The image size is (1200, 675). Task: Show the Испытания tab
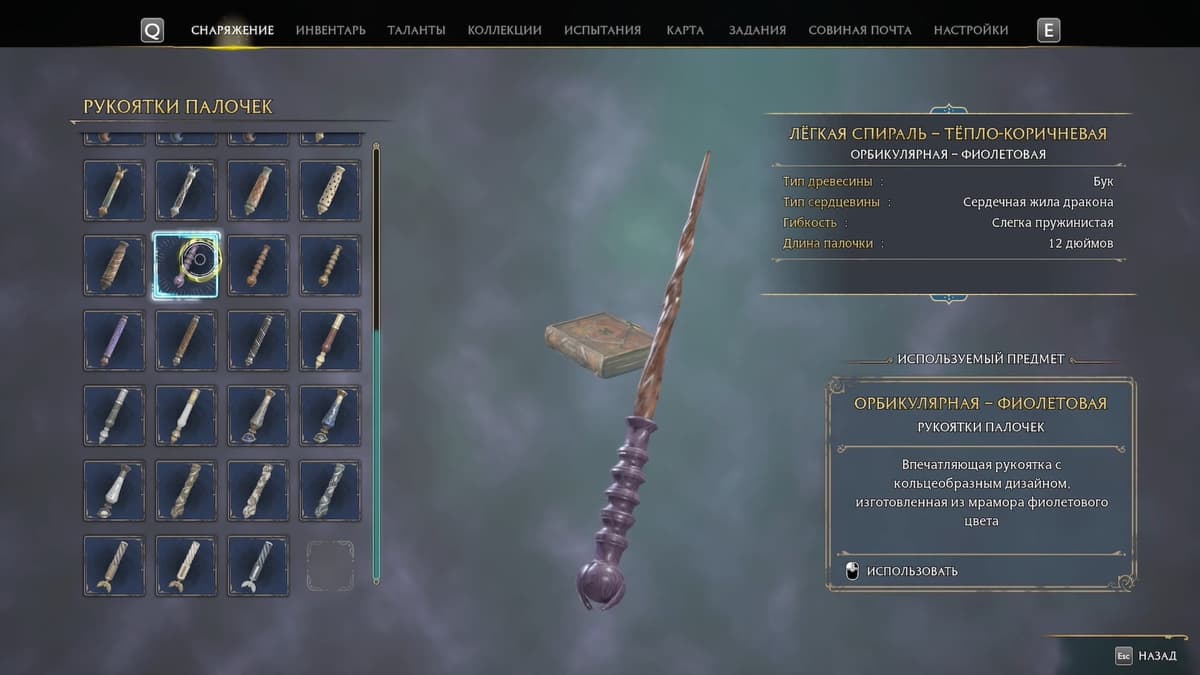click(x=602, y=30)
